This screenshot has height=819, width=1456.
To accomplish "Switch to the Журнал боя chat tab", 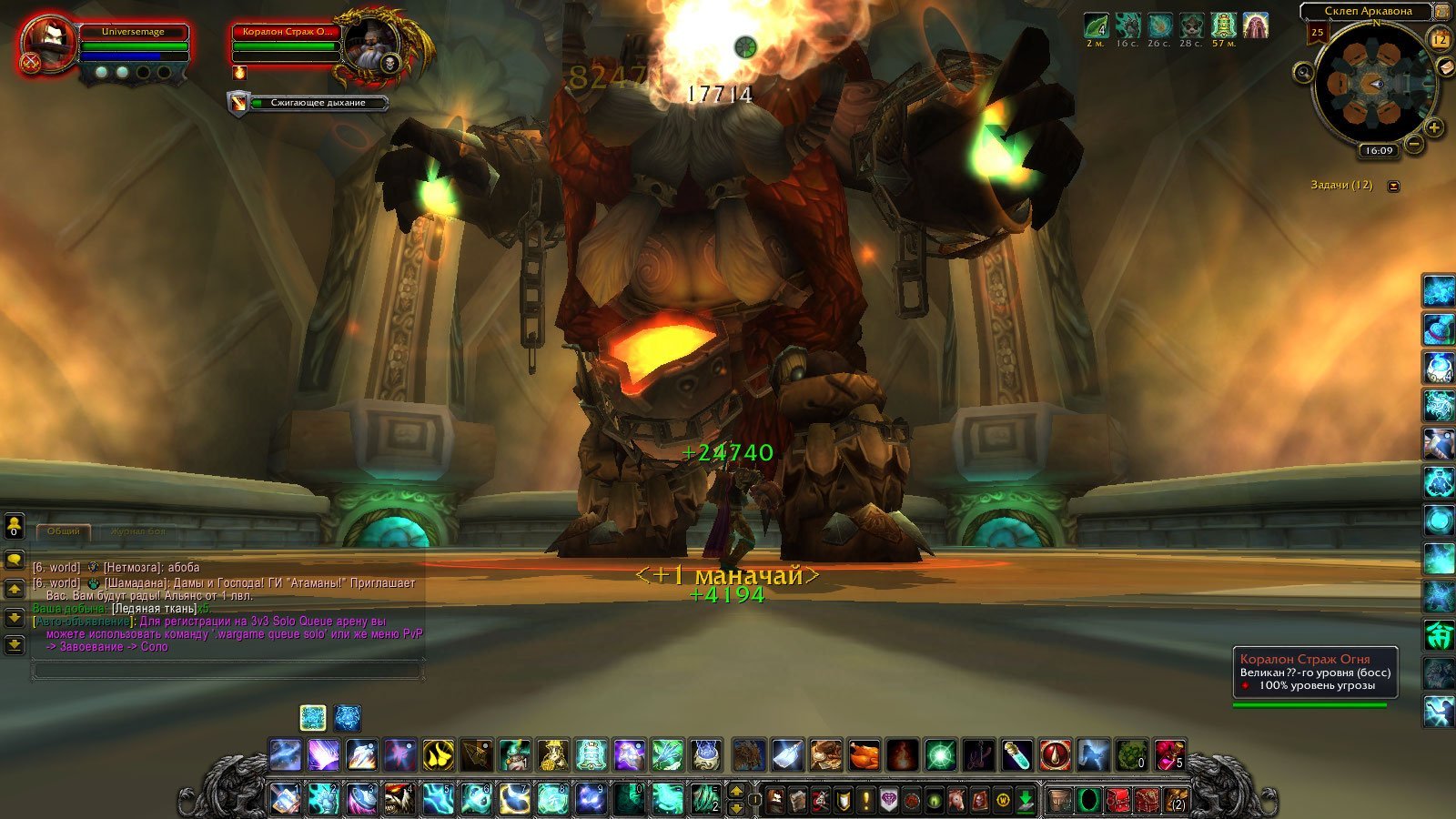I will pos(137,531).
